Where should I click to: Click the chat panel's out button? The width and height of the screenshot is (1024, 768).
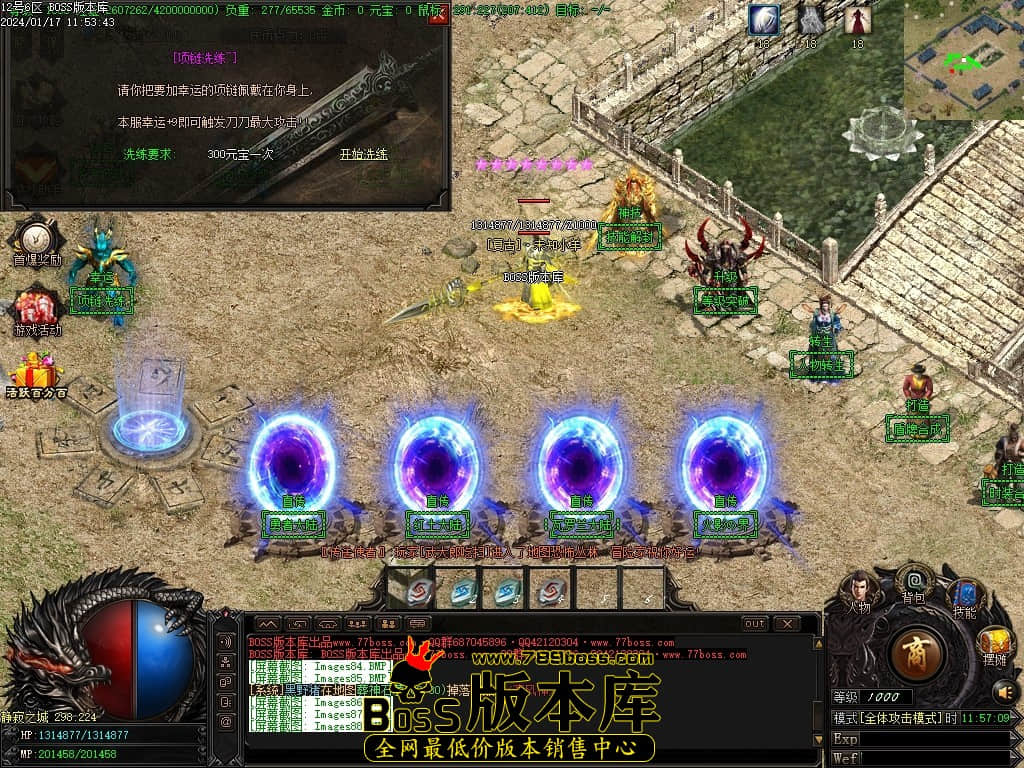point(755,624)
